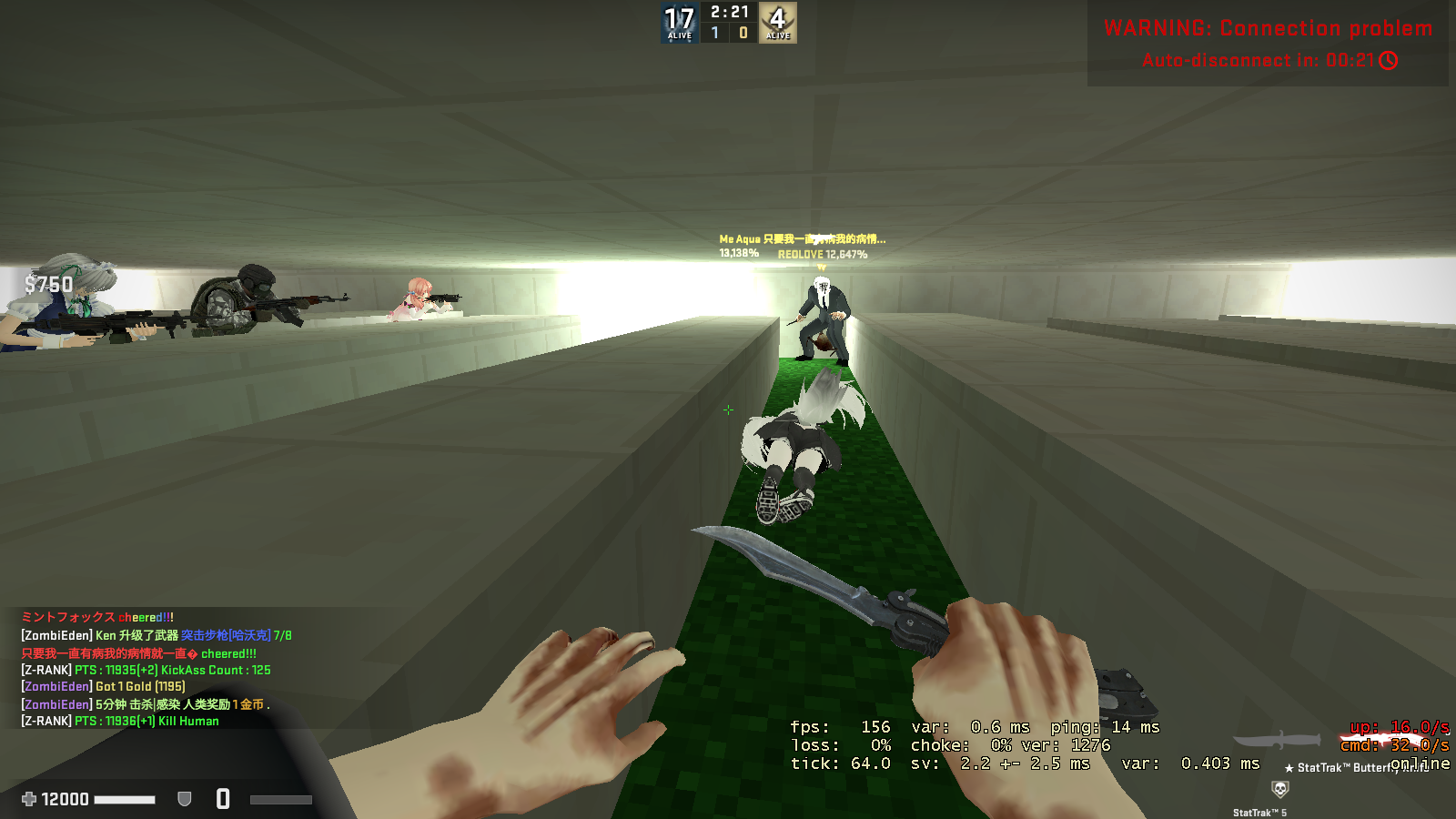Select the armor shield icon
The height and width of the screenshot is (819, 1456).
pyautogui.click(x=183, y=798)
